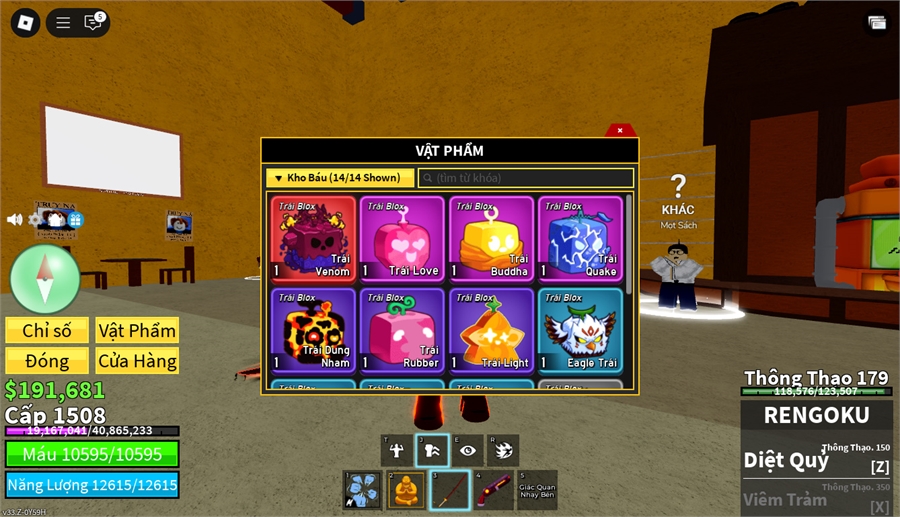
Task: Select the Trái Dung Nham fruit slot
Action: pos(313,329)
